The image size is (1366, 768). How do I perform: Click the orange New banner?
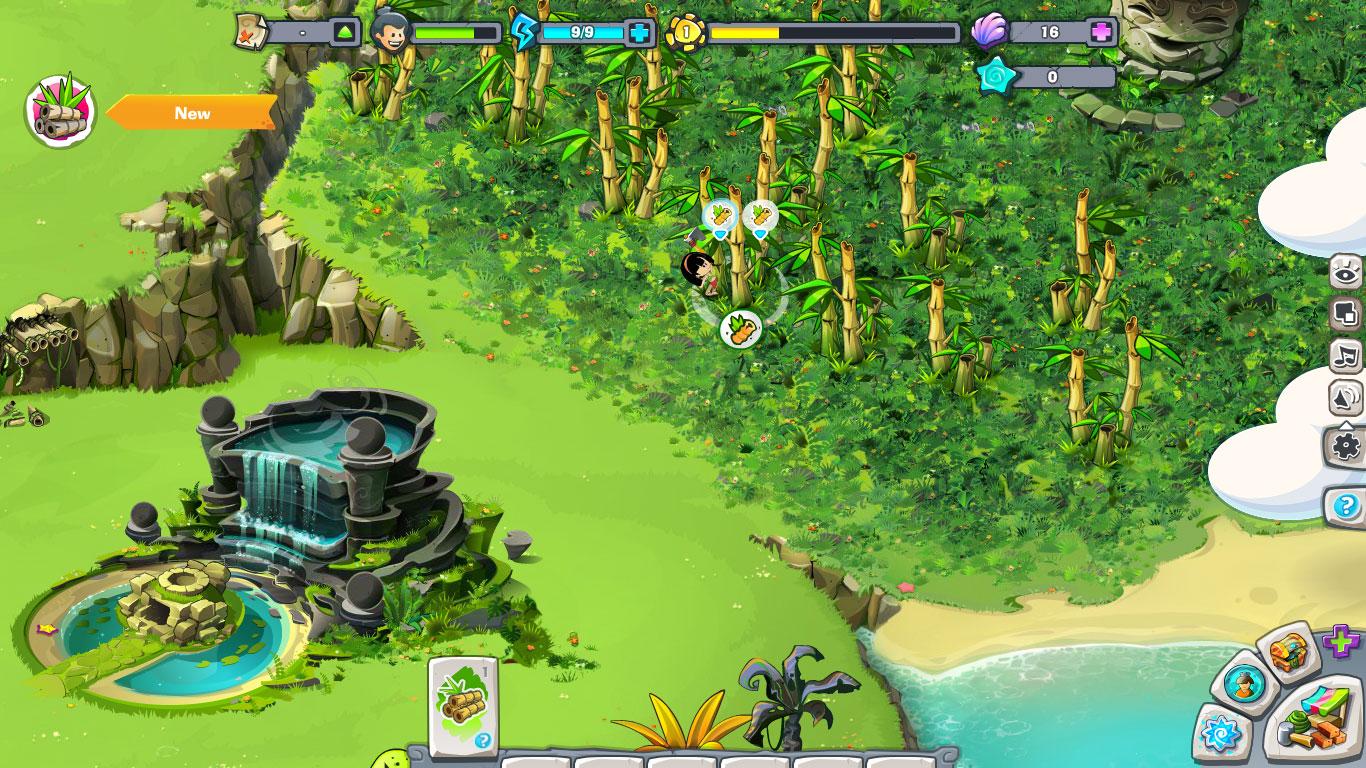[192, 113]
